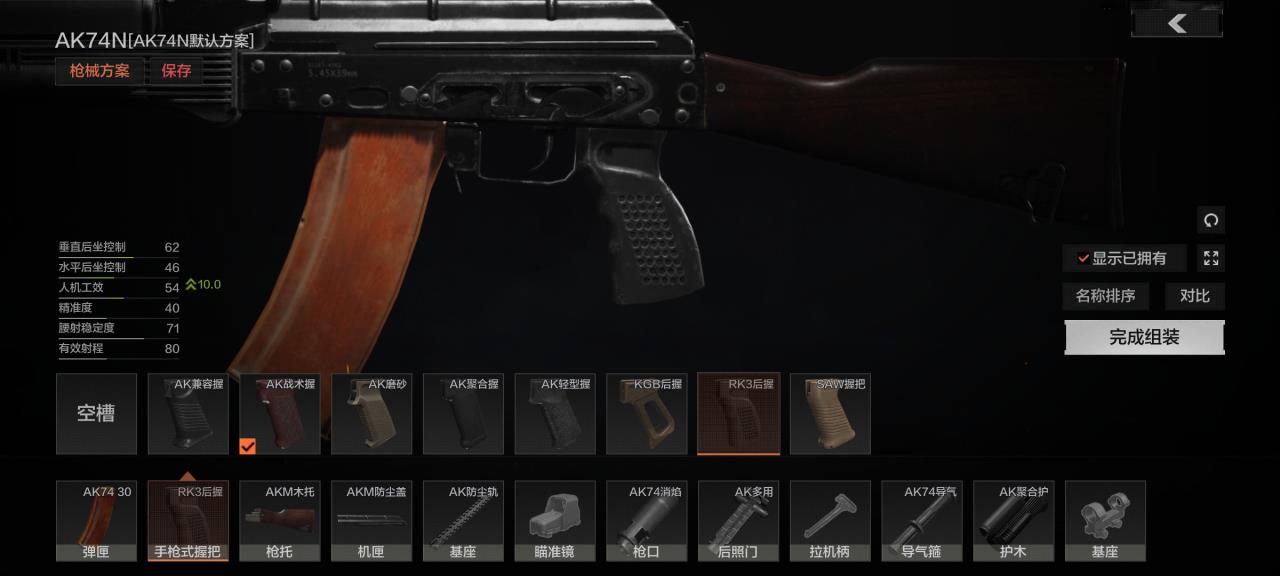The height and width of the screenshot is (576, 1280).
Task: Open the 枪械方案 weapon scheme menu
Action: tap(99, 71)
